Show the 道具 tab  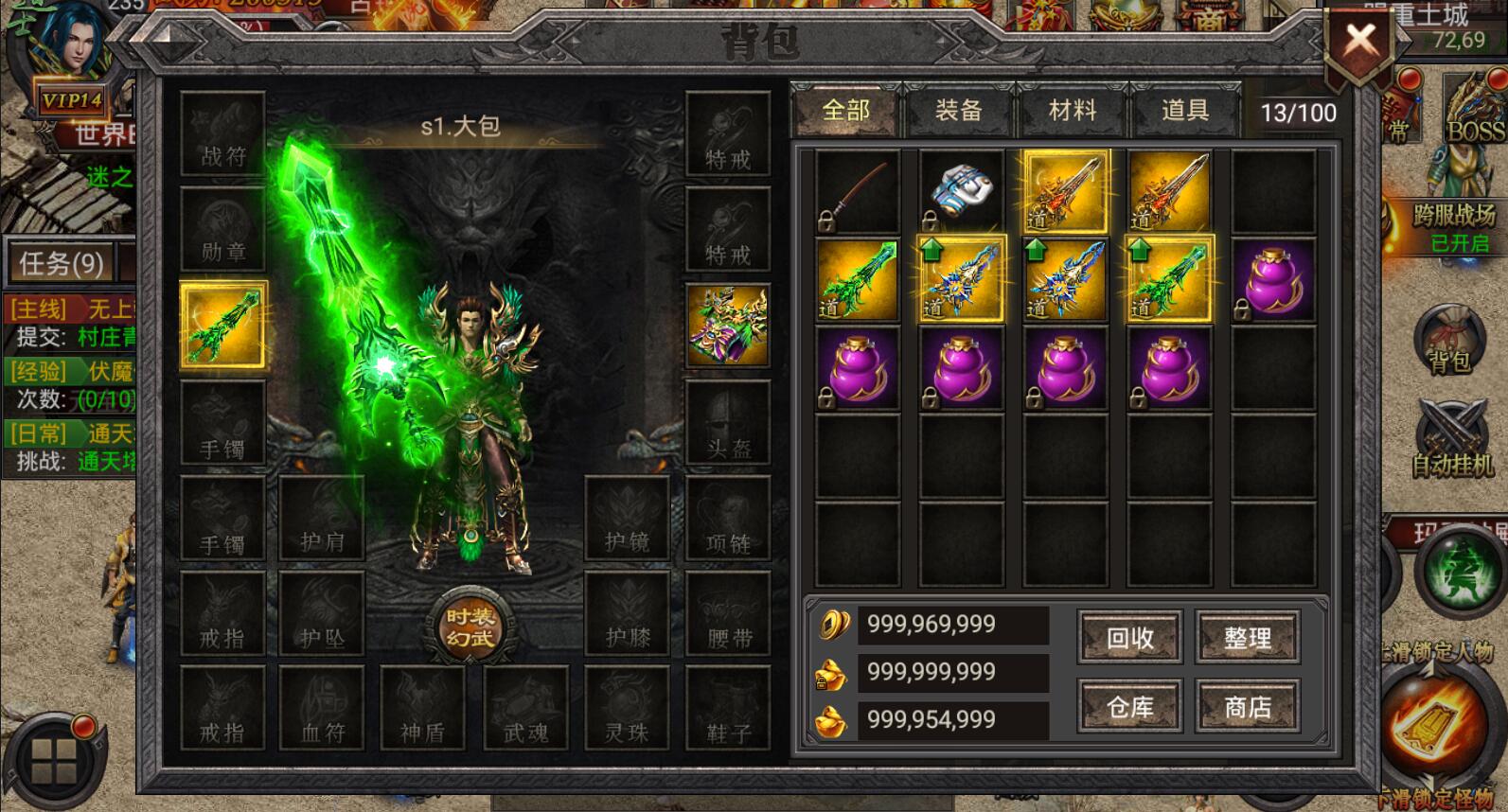pyautogui.click(x=1185, y=111)
